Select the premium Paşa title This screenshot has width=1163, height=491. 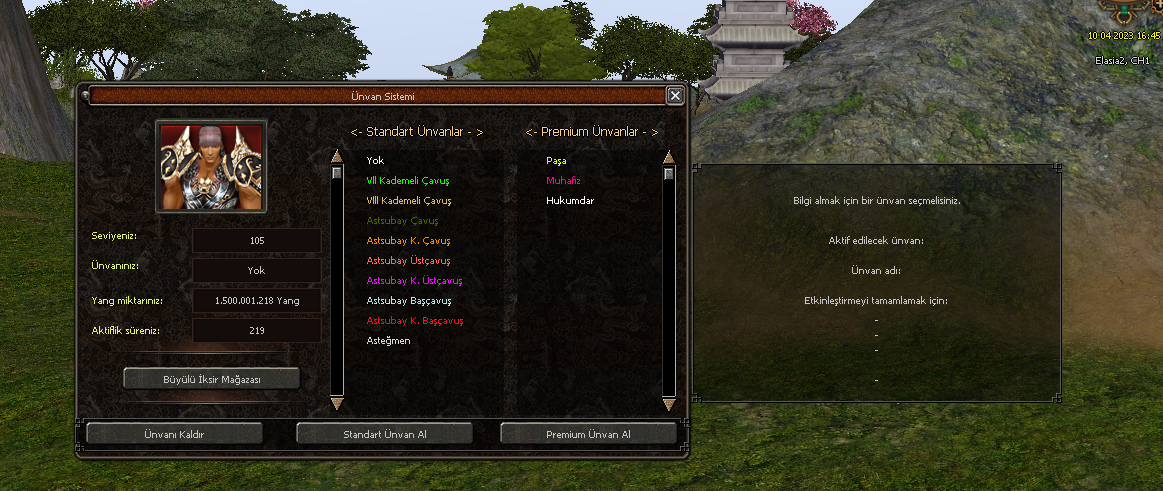[556, 160]
